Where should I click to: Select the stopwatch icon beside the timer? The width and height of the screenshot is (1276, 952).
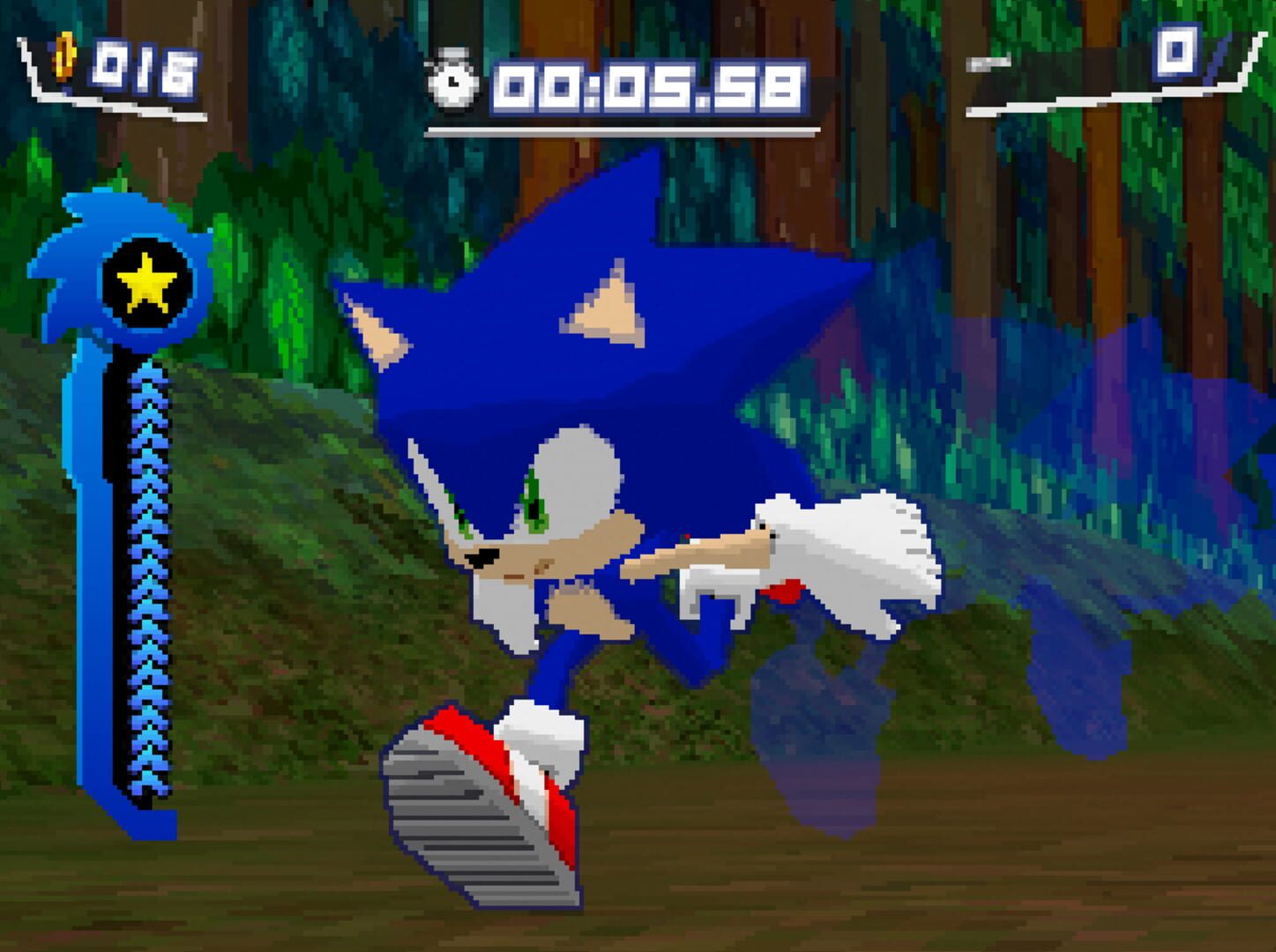(450, 79)
